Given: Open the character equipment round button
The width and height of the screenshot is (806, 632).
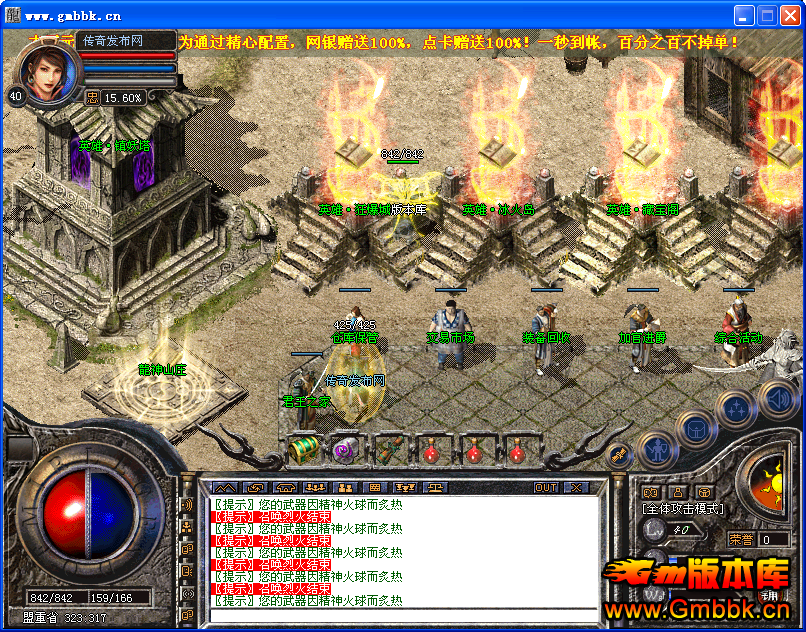Looking at the screenshot, I should [655, 449].
